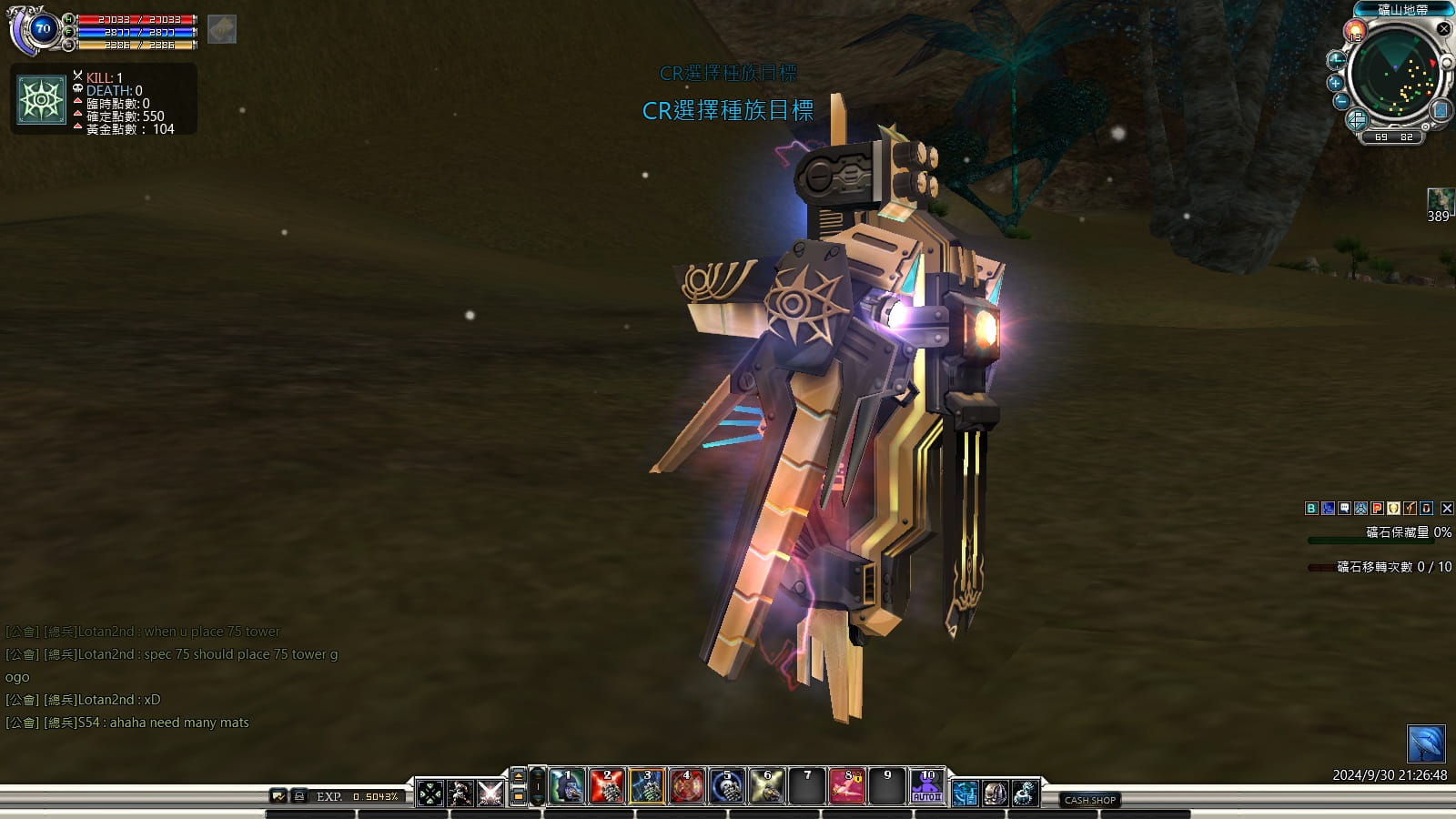1456x819 pixels.
Task: Trigger the skill in hotbar slot 5
Action: (727, 787)
